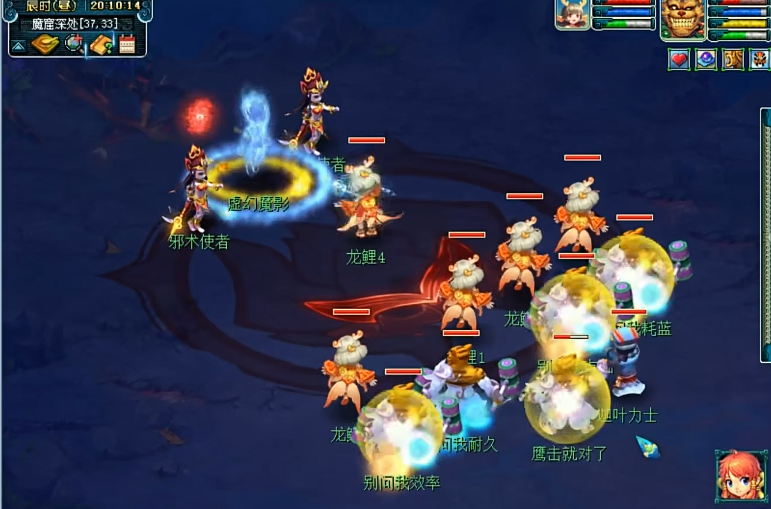Open the golden bowl icon under the map name

(x=46, y=44)
